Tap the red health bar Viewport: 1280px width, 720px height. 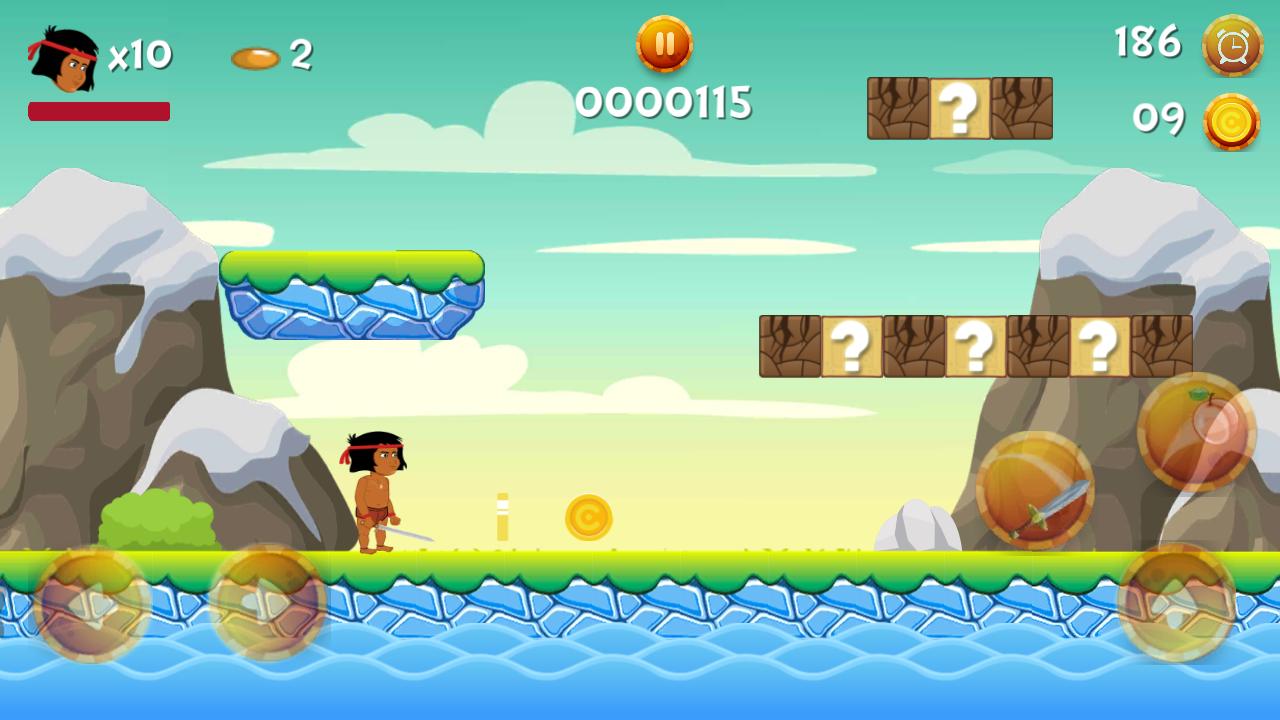pos(99,110)
